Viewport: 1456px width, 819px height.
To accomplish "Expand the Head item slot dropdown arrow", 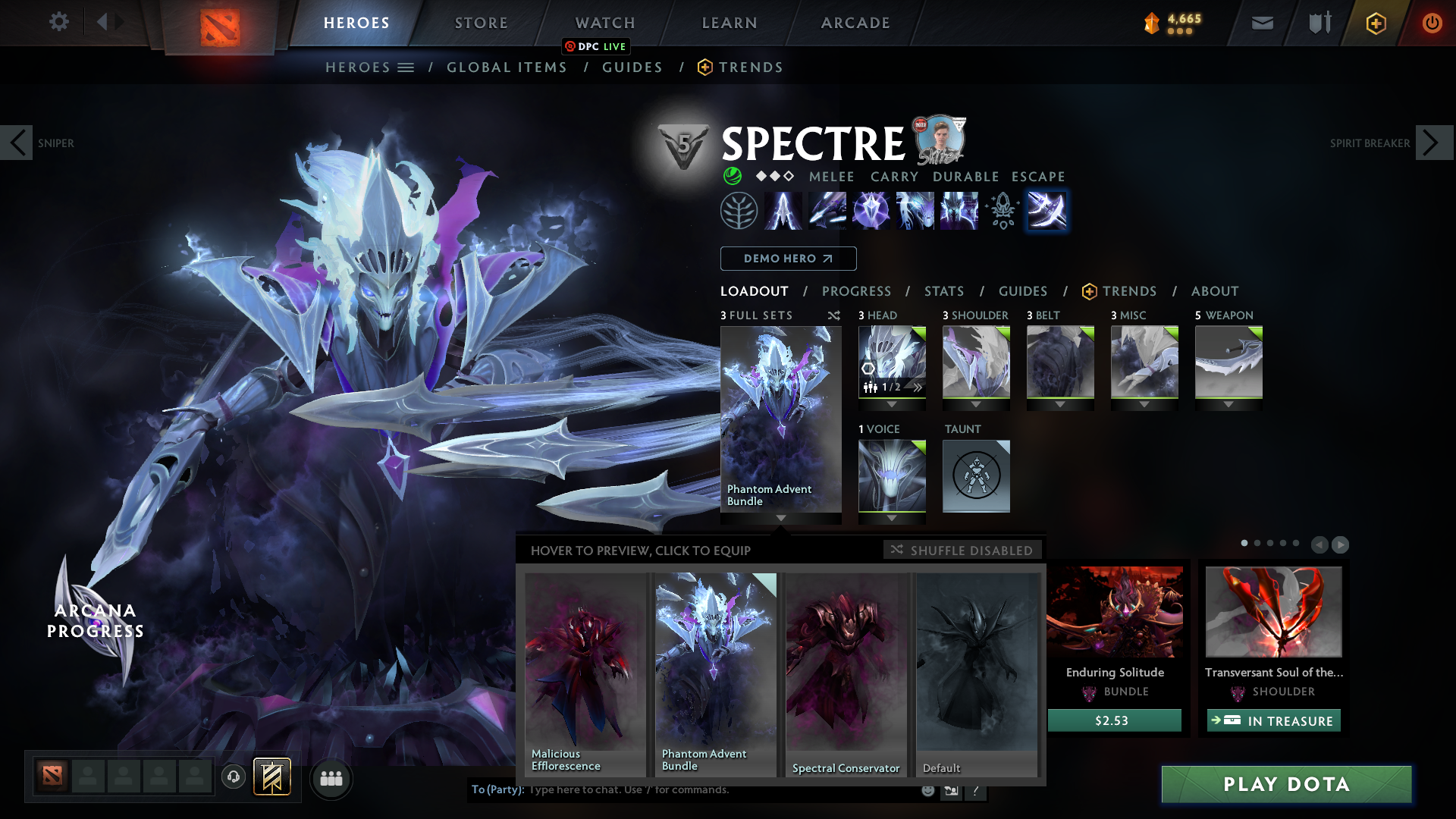I will (893, 404).
